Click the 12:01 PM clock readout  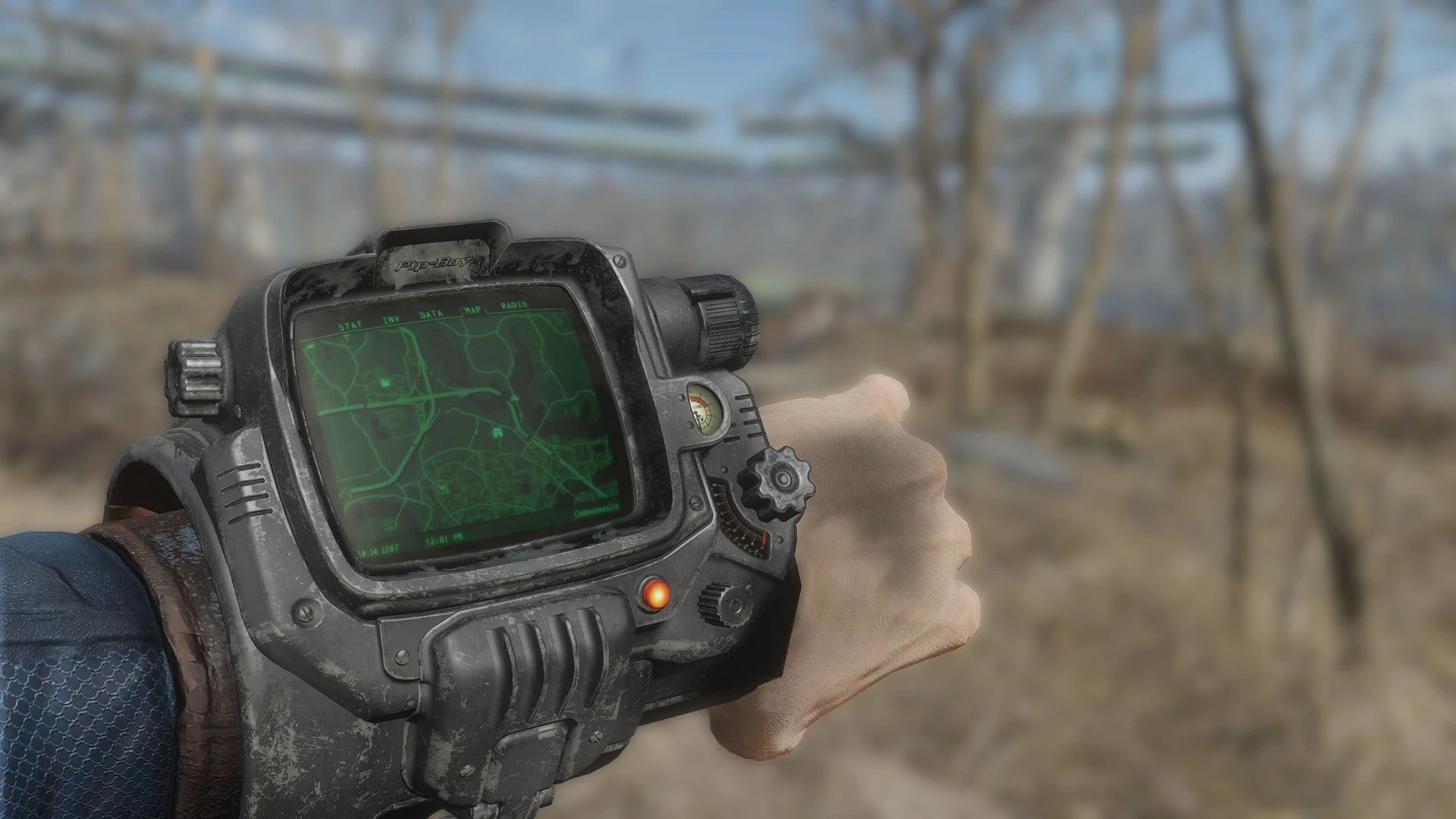point(444,540)
